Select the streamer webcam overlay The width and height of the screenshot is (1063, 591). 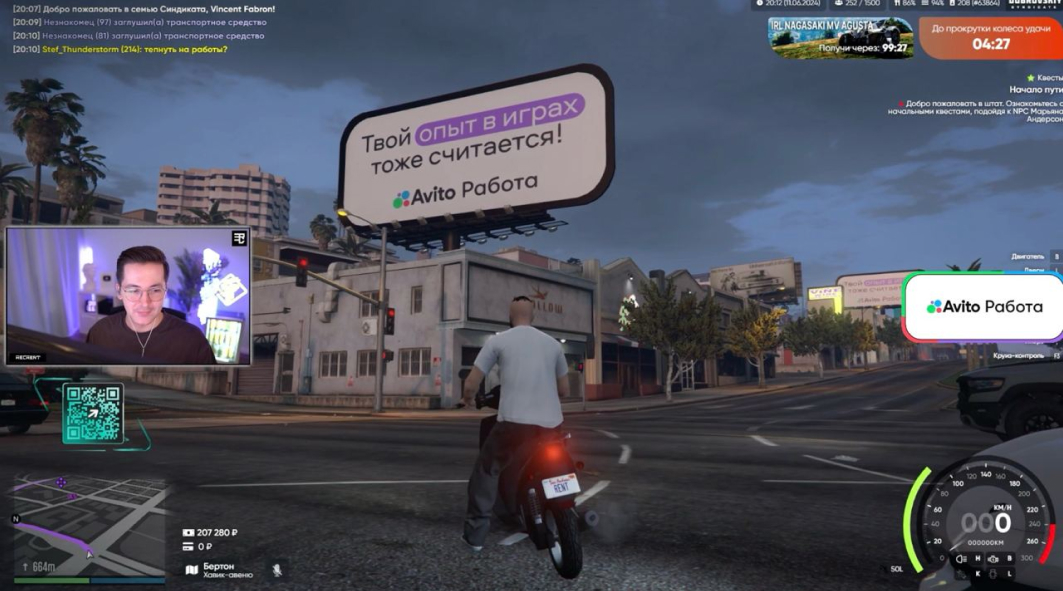(x=128, y=296)
